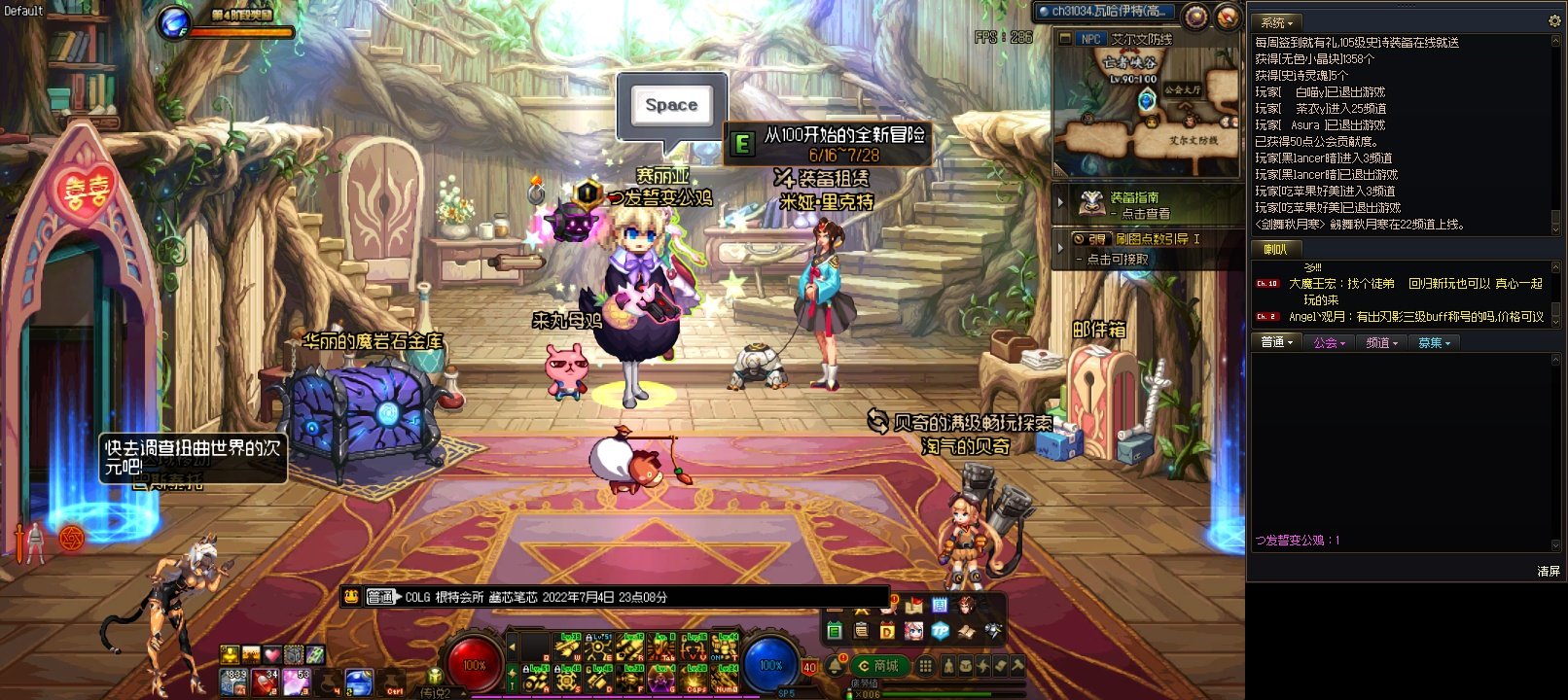Image resolution: width=1568 pixels, height=700 pixels.
Task: Clear chat with the 清屏 button
Action: pos(1549,571)
